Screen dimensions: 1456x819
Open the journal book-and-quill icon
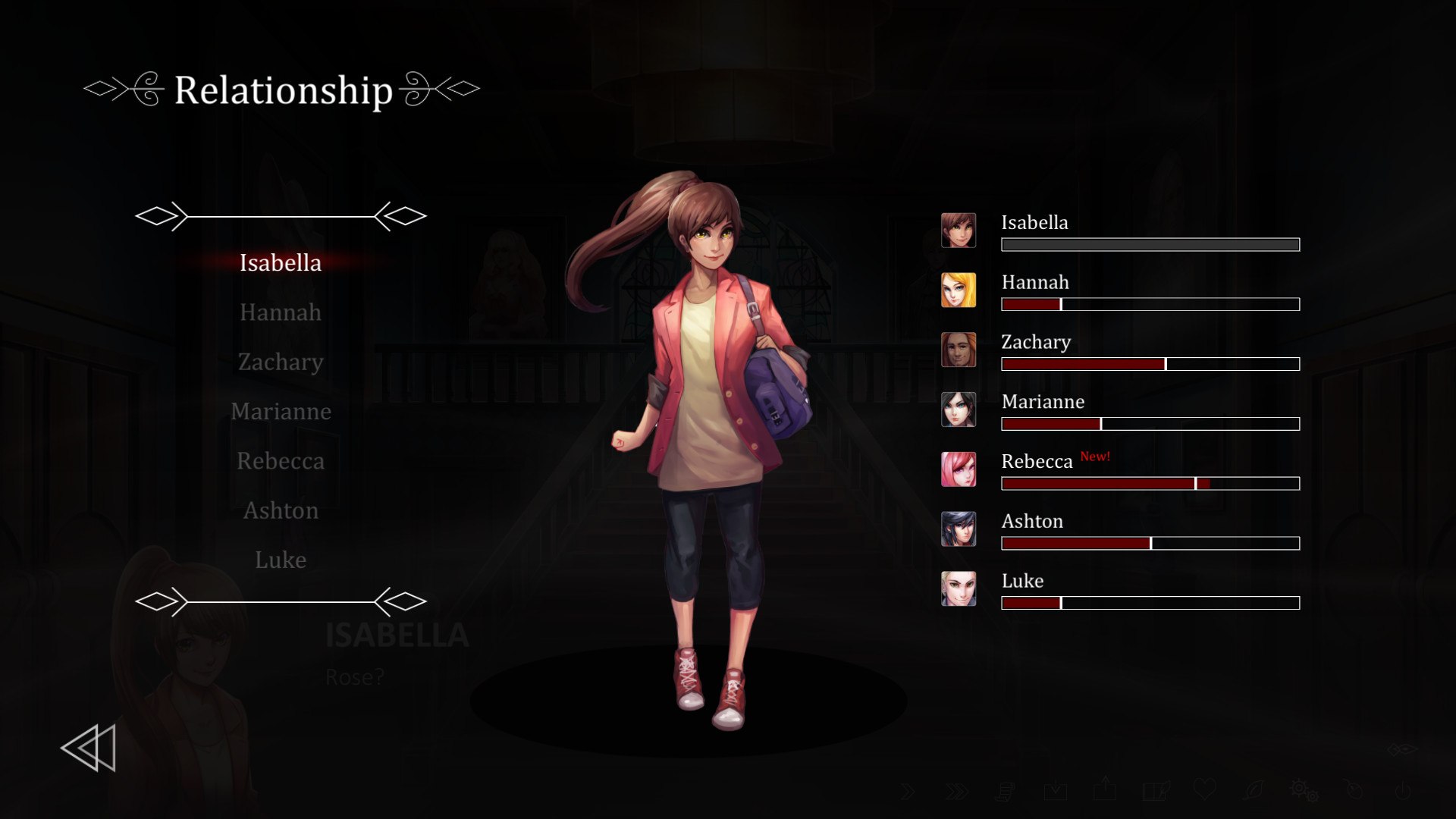pos(1154,791)
